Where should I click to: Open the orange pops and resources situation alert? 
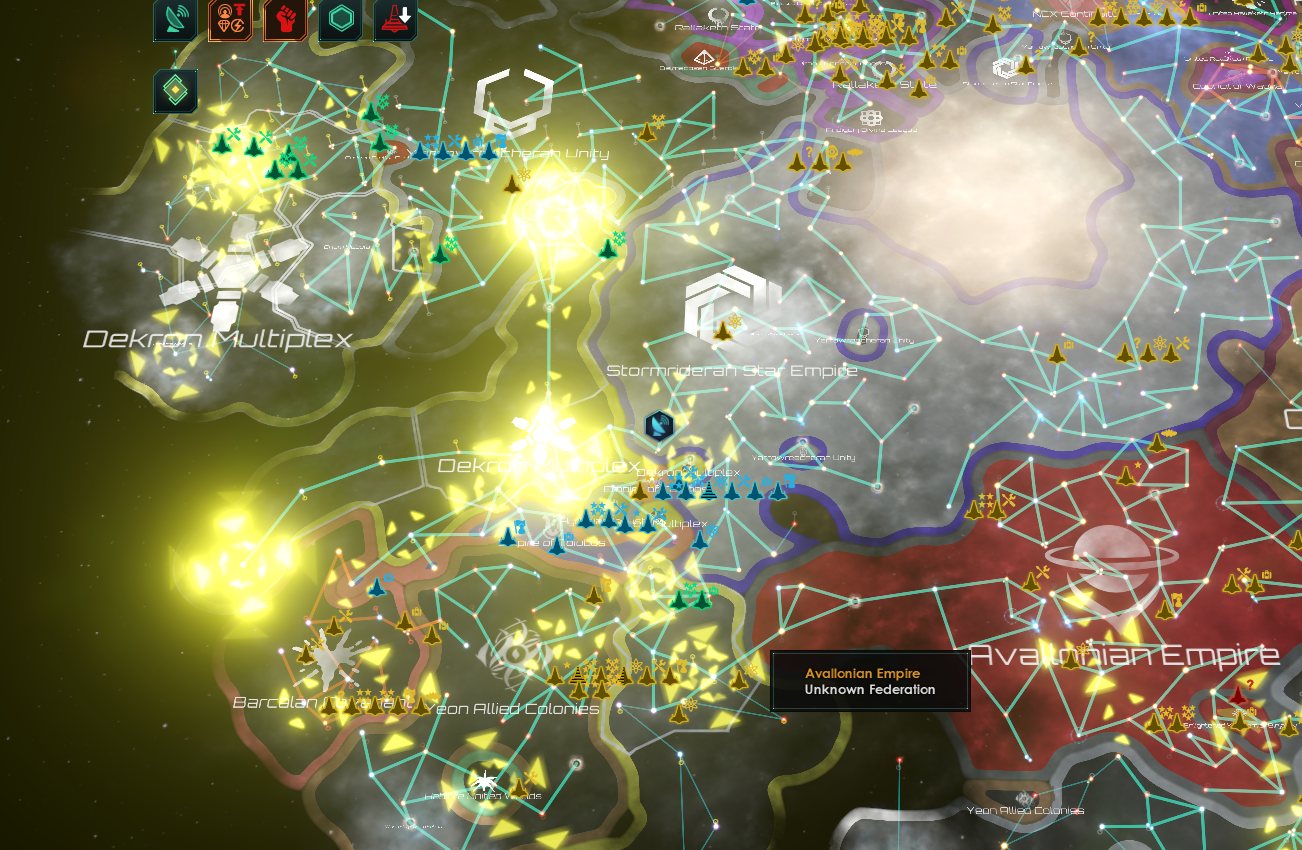click(228, 20)
